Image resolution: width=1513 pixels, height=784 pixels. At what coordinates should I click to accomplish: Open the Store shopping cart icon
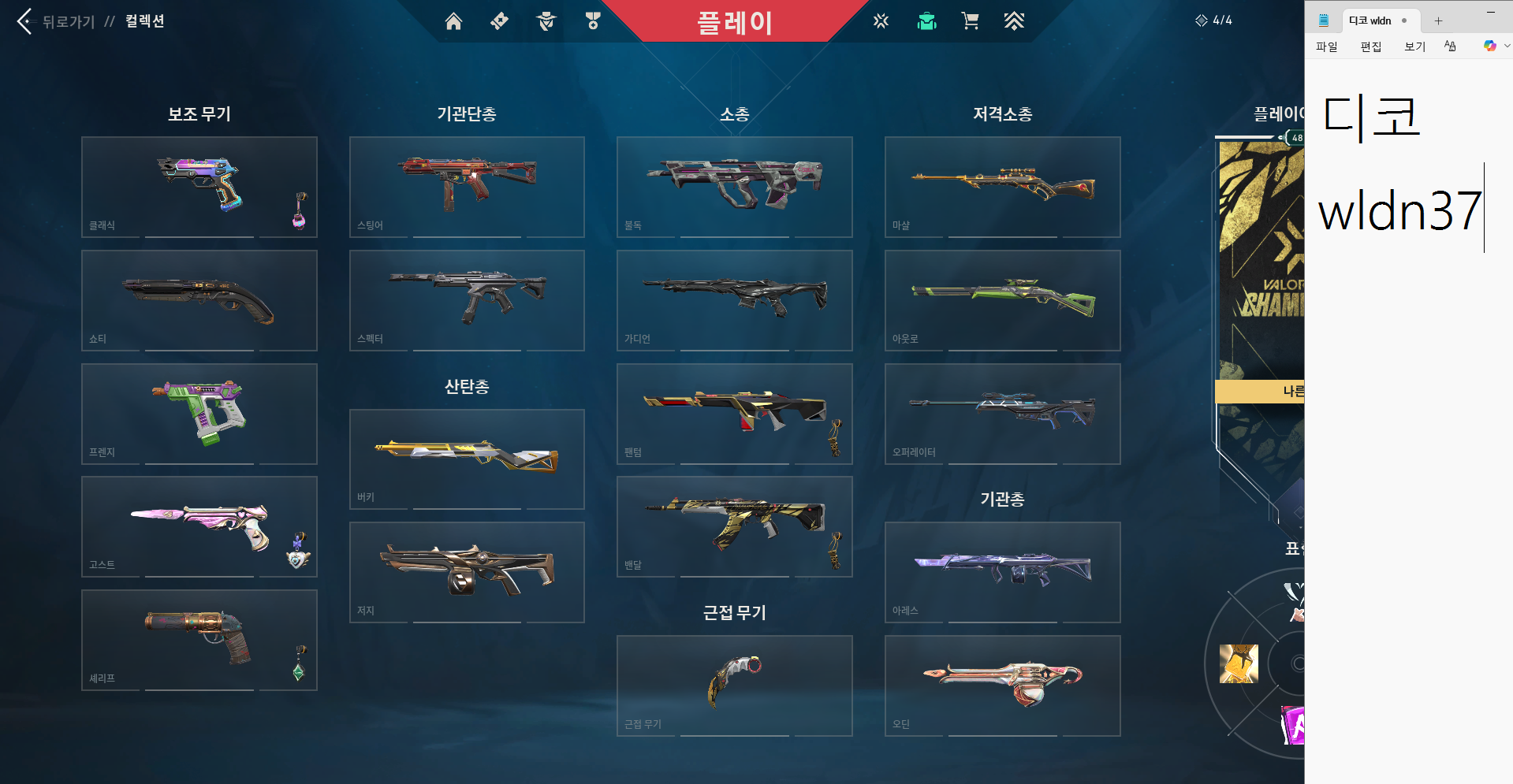click(970, 21)
